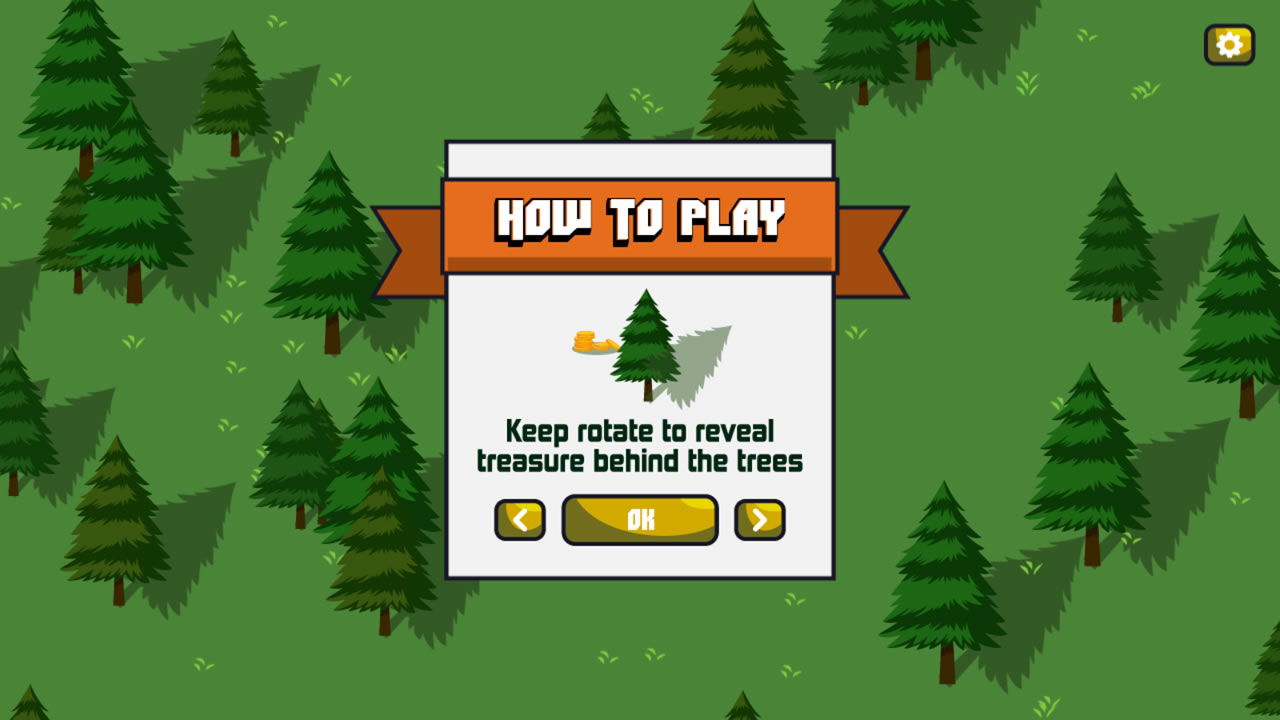1280x720 pixels.
Task: Confirm the tutorial with OK
Action: 639,518
